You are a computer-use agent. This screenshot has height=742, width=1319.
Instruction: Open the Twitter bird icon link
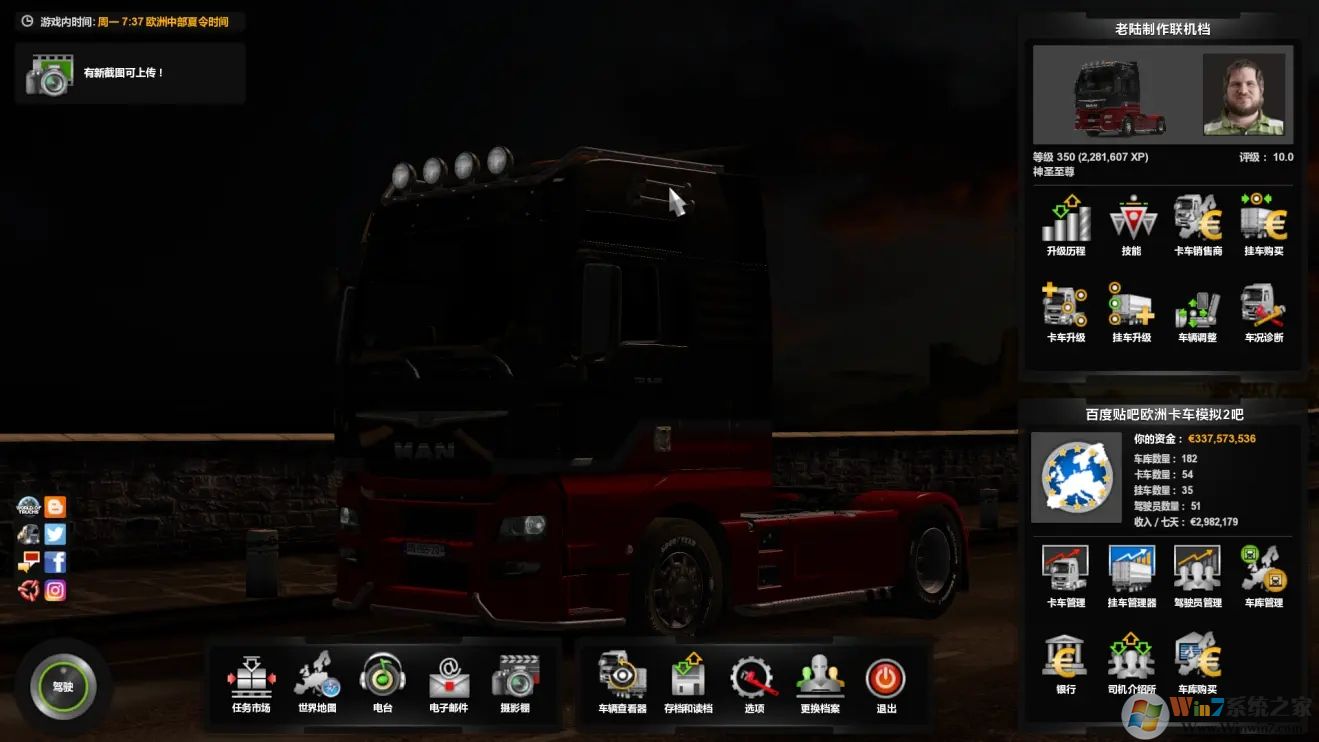click(x=55, y=535)
